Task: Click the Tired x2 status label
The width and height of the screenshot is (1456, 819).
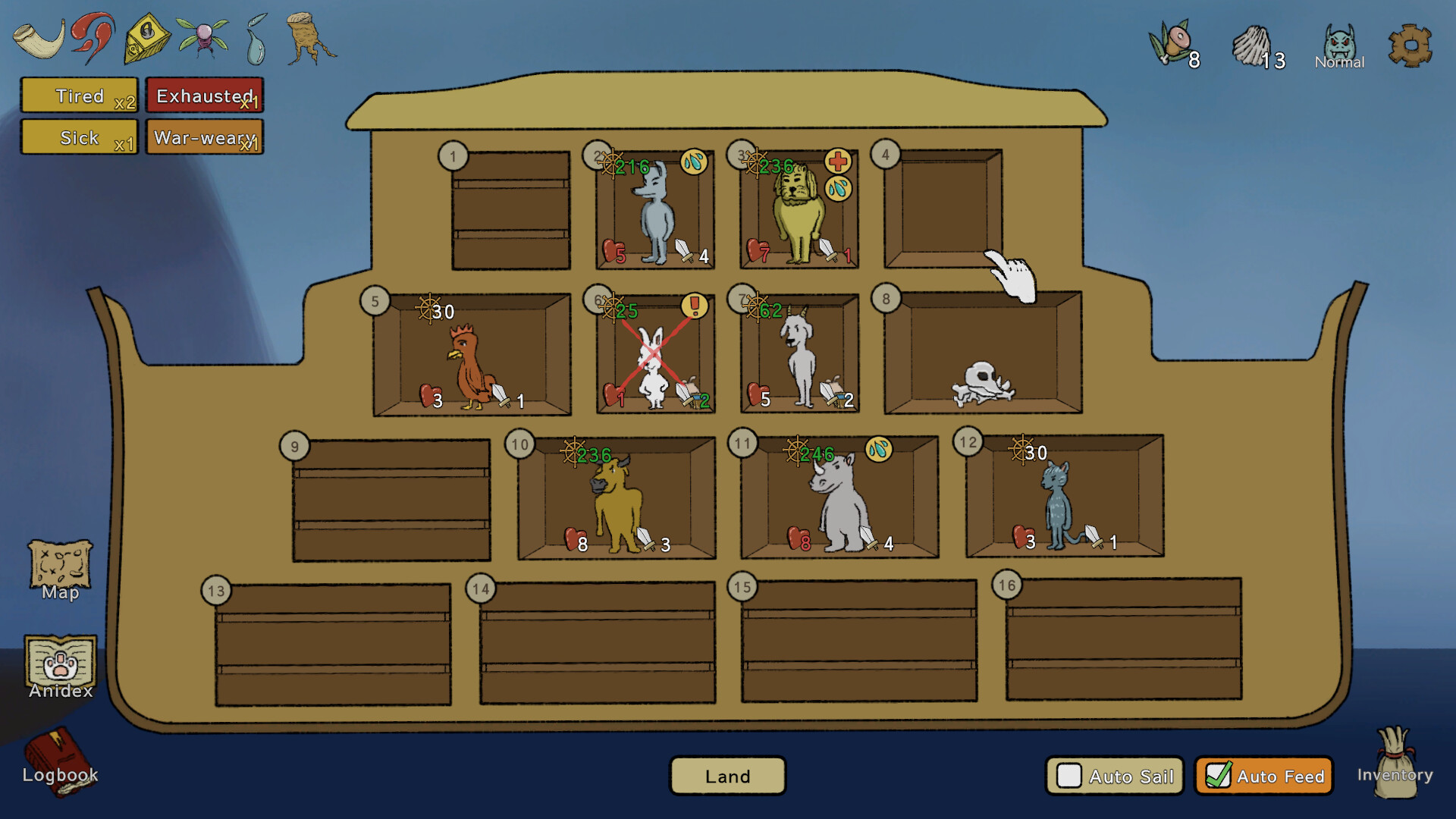Action: 79,96
